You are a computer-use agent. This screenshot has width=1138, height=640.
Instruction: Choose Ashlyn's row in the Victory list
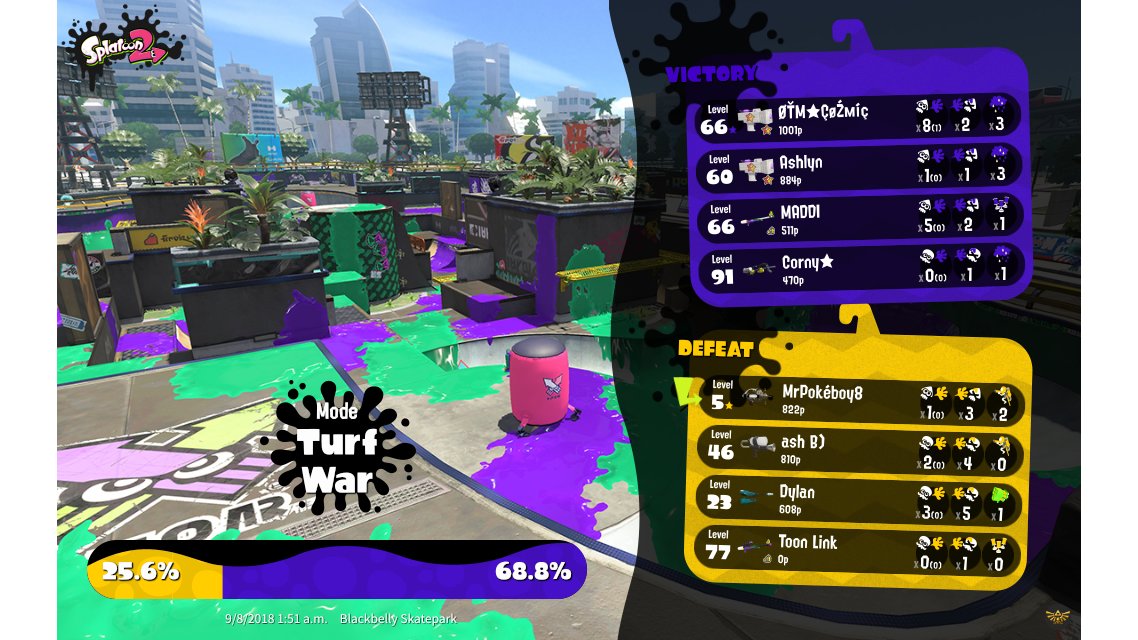click(x=860, y=166)
